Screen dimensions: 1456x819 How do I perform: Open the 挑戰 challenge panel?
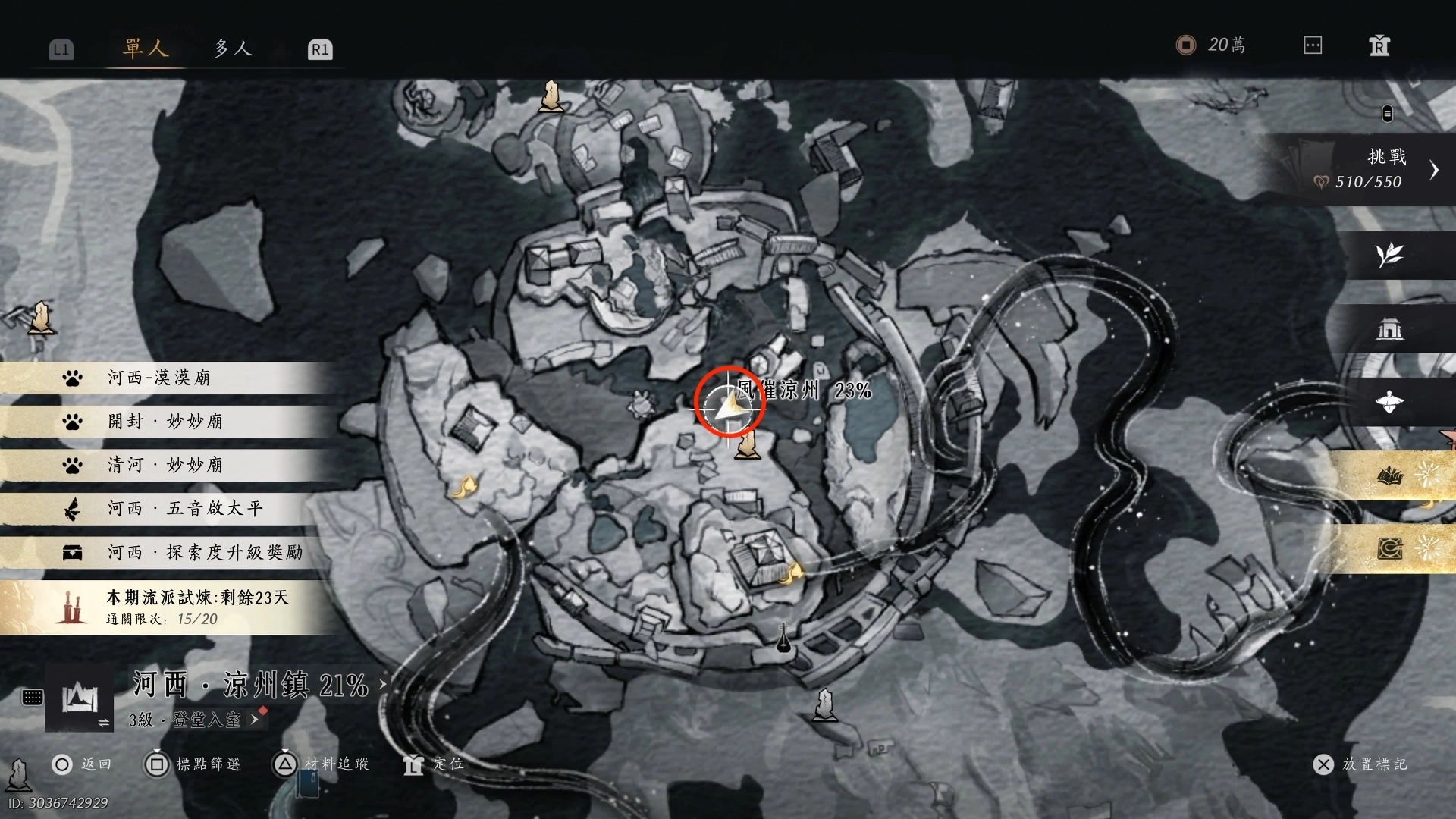click(1373, 169)
